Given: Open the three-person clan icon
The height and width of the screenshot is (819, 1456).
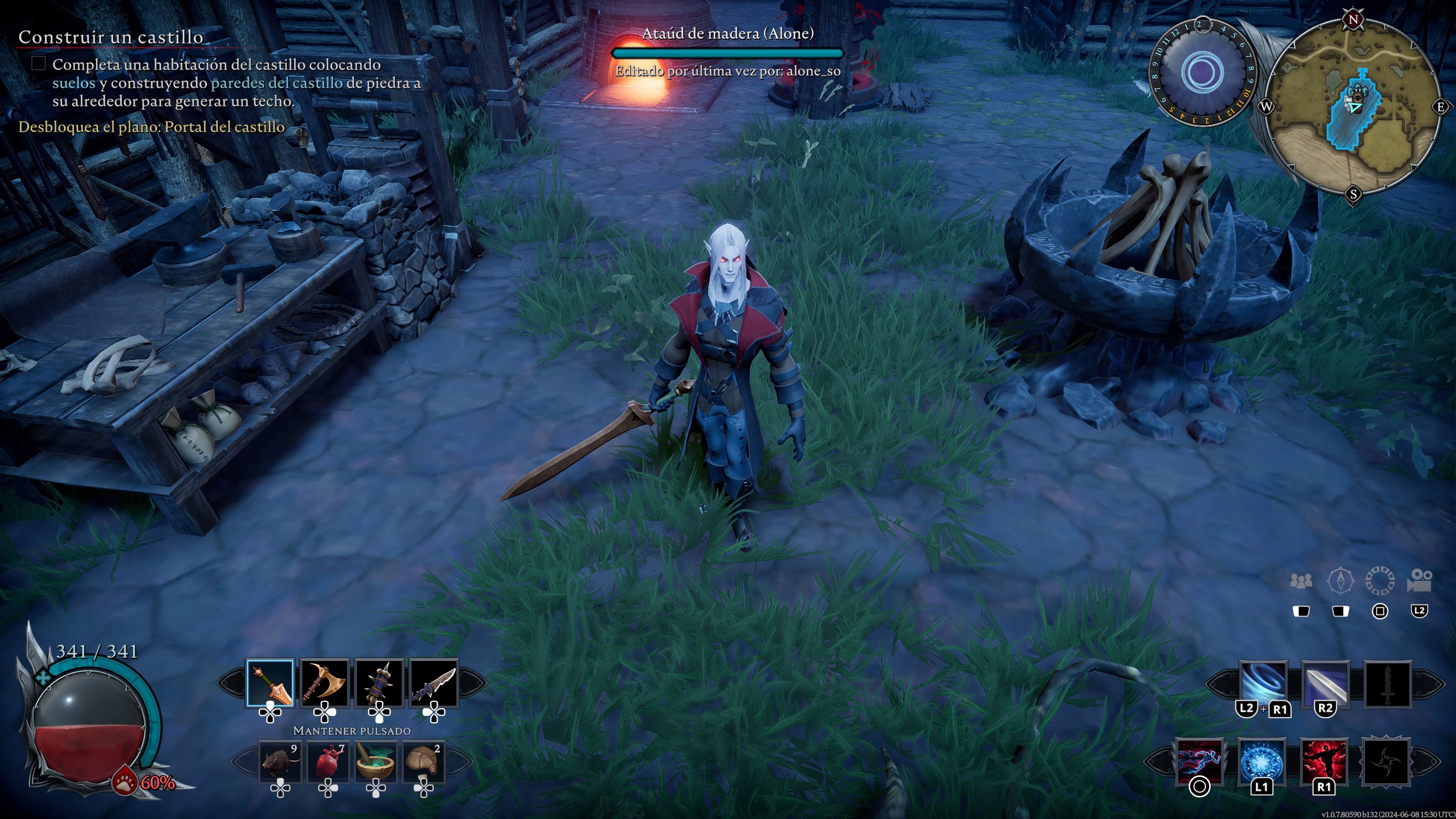Looking at the screenshot, I should pyautogui.click(x=1301, y=581).
